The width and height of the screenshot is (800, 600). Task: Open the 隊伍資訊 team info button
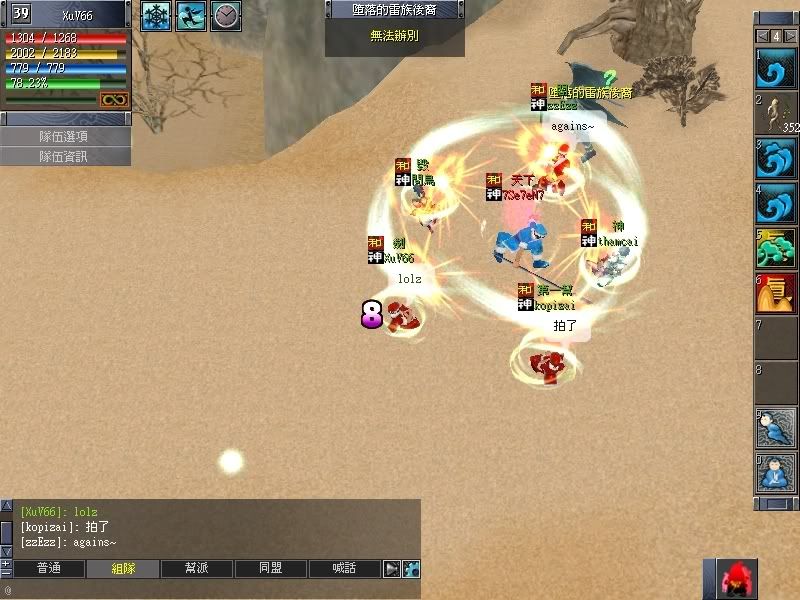[64, 156]
